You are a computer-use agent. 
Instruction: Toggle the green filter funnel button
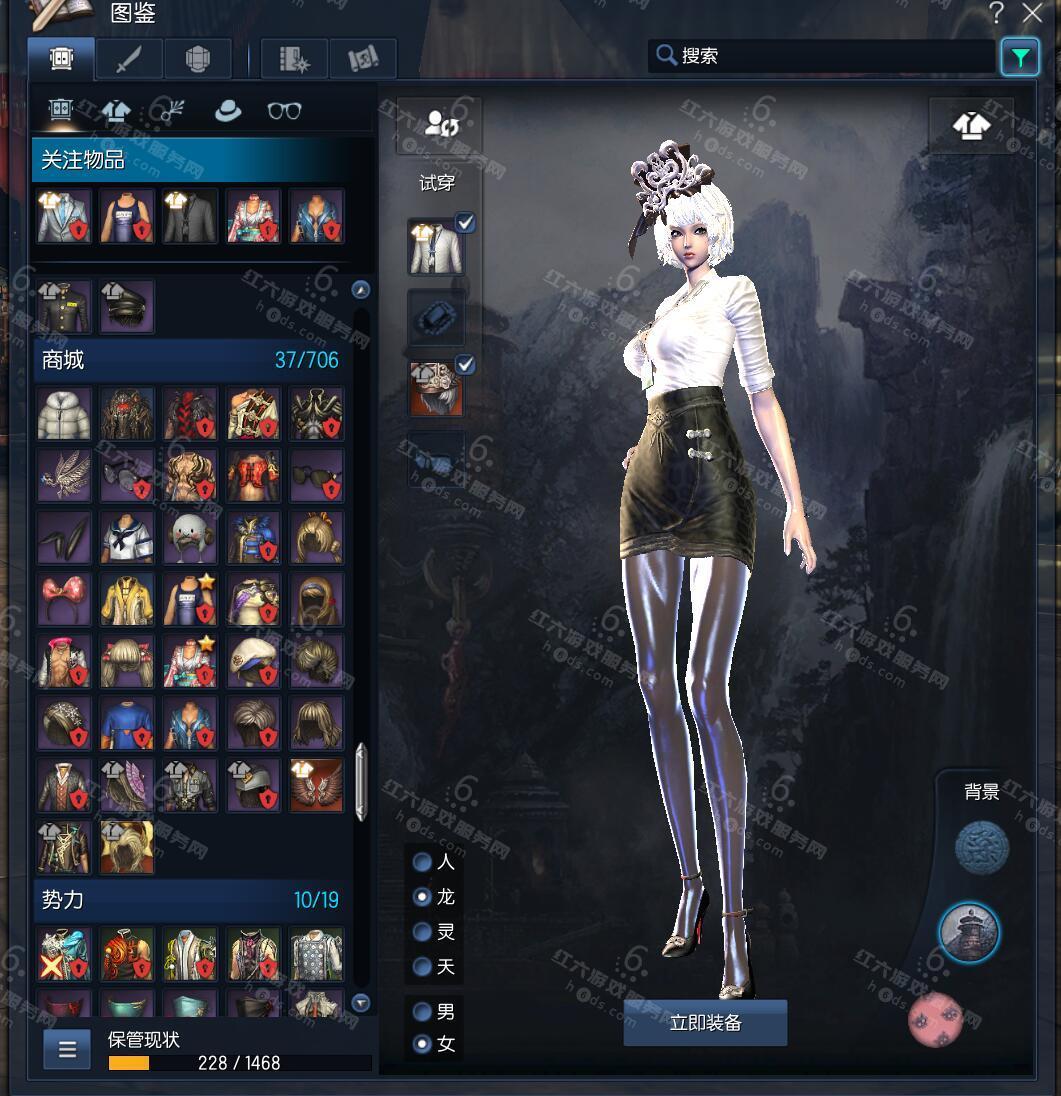tap(1019, 58)
